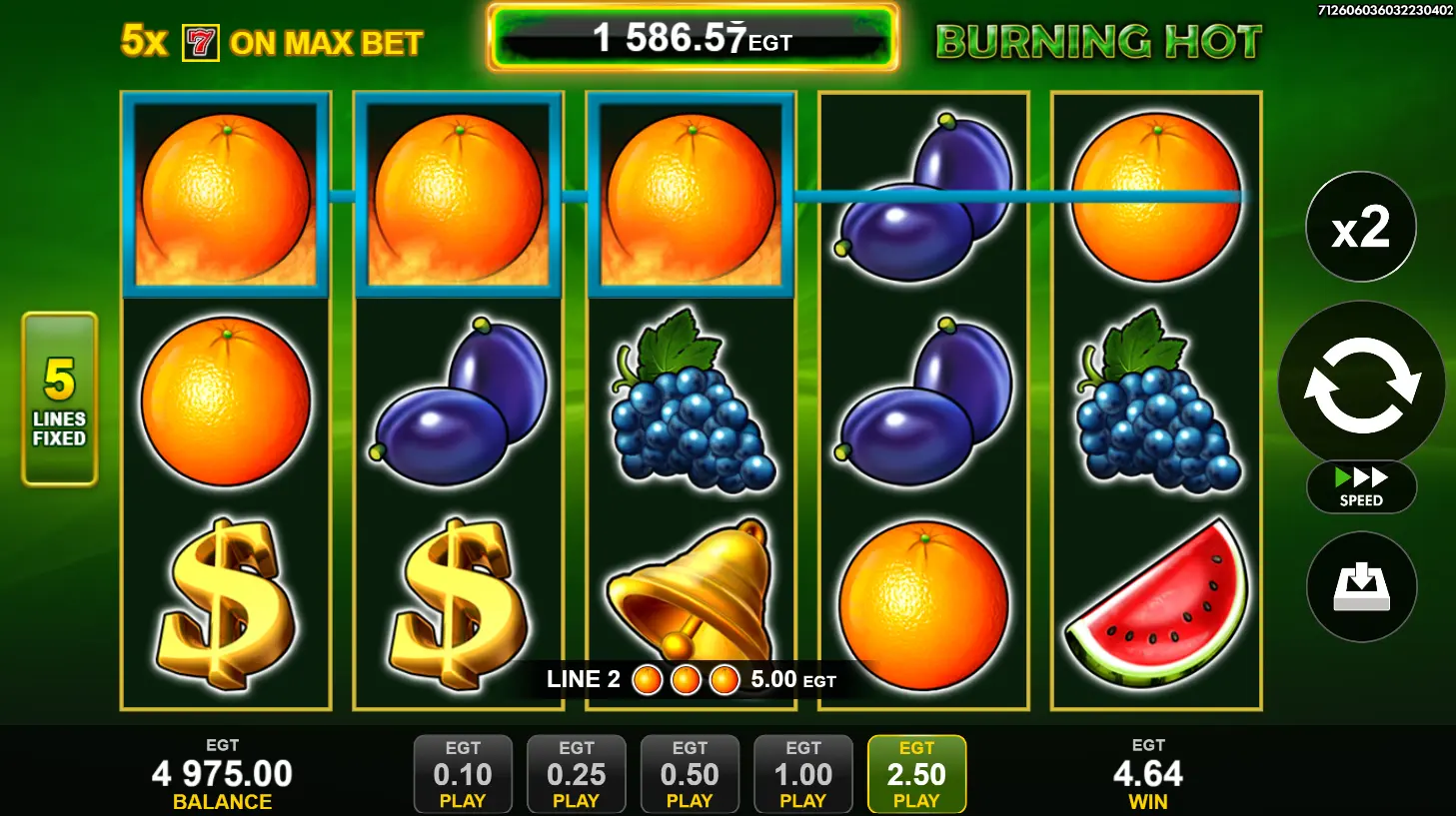The image size is (1456, 816).
Task: Click the 1 586.57 EGT jackpot display
Action: 693,39
